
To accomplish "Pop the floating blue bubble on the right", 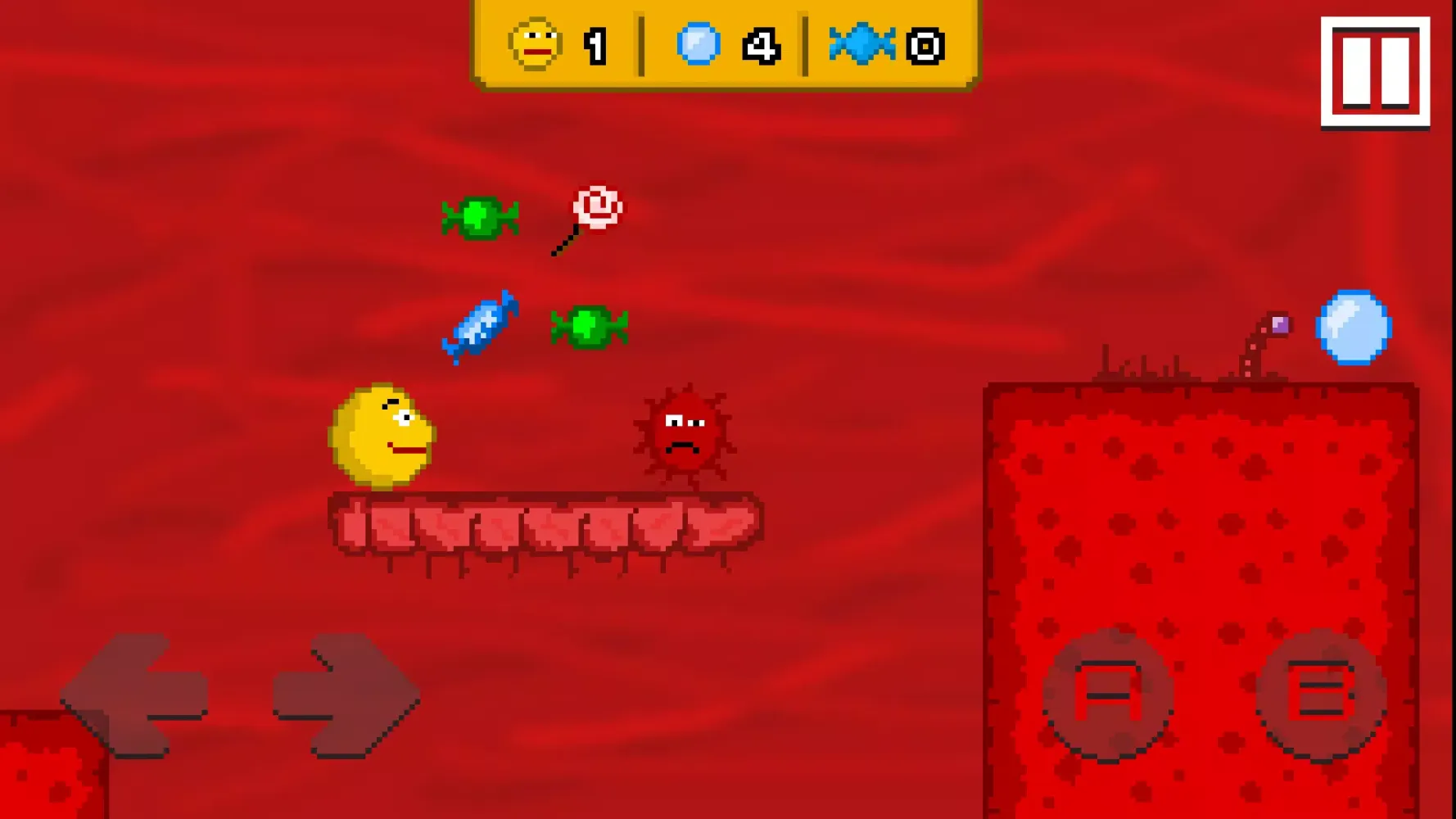I will pyautogui.click(x=1354, y=328).
